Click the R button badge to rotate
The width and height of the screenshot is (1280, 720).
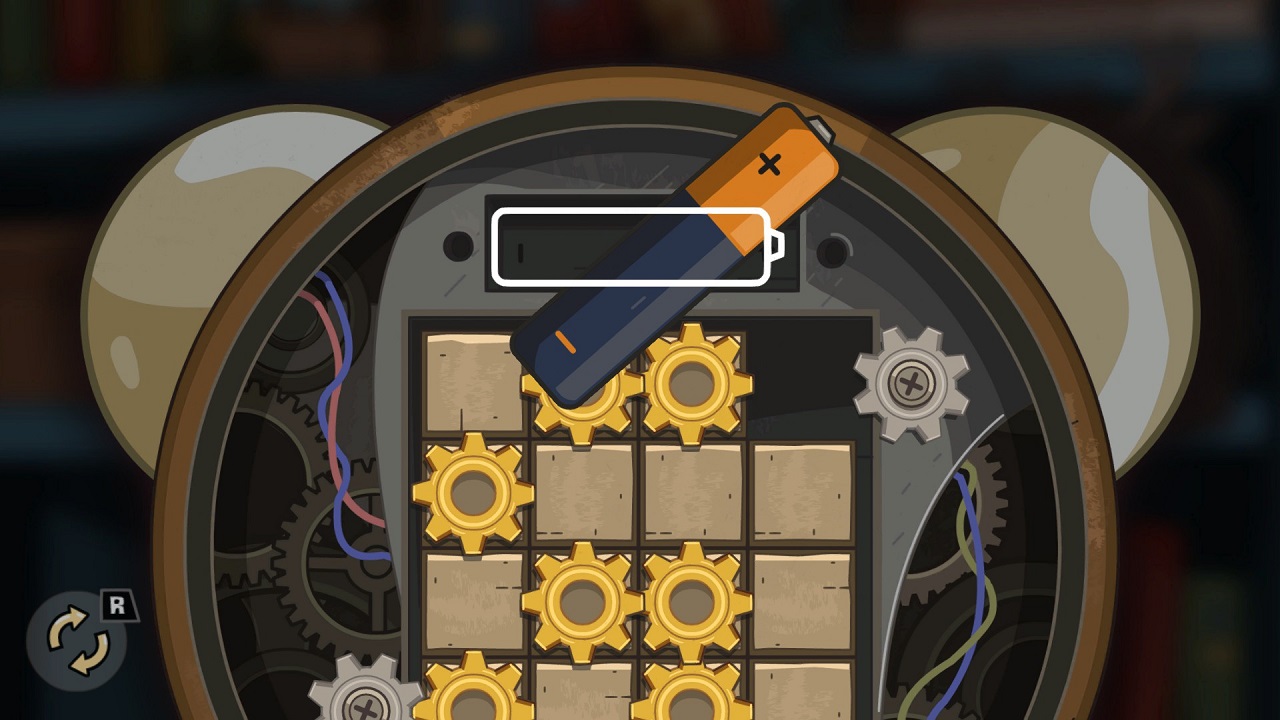click(120, 603)
